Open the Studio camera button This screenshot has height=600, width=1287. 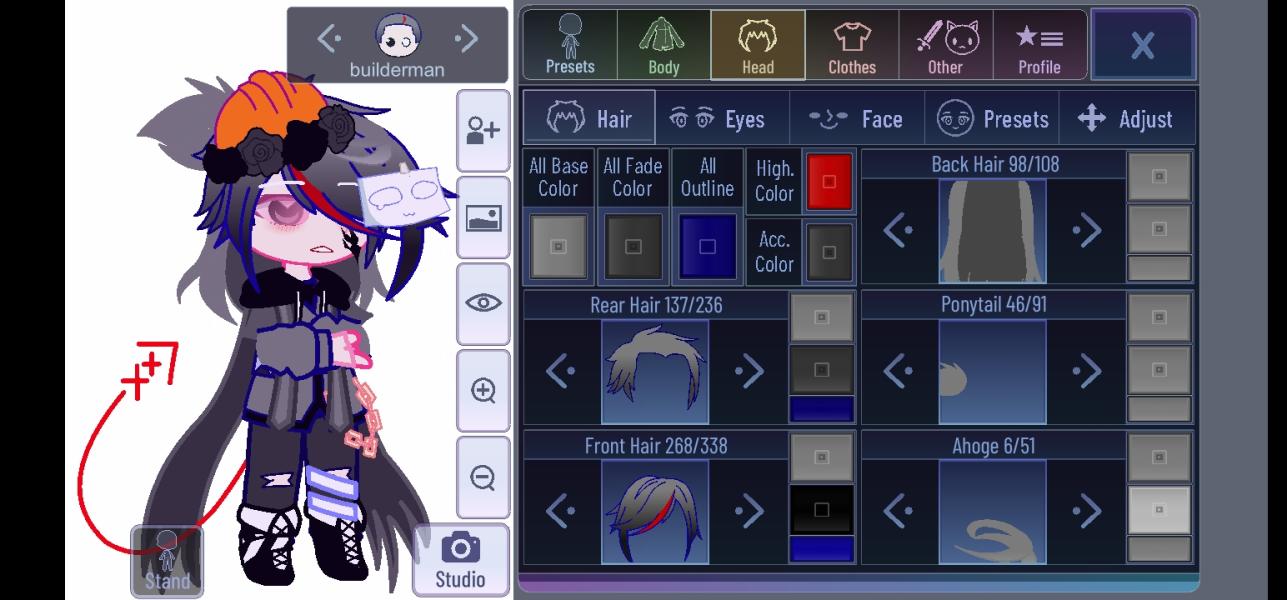pos(460,560)
